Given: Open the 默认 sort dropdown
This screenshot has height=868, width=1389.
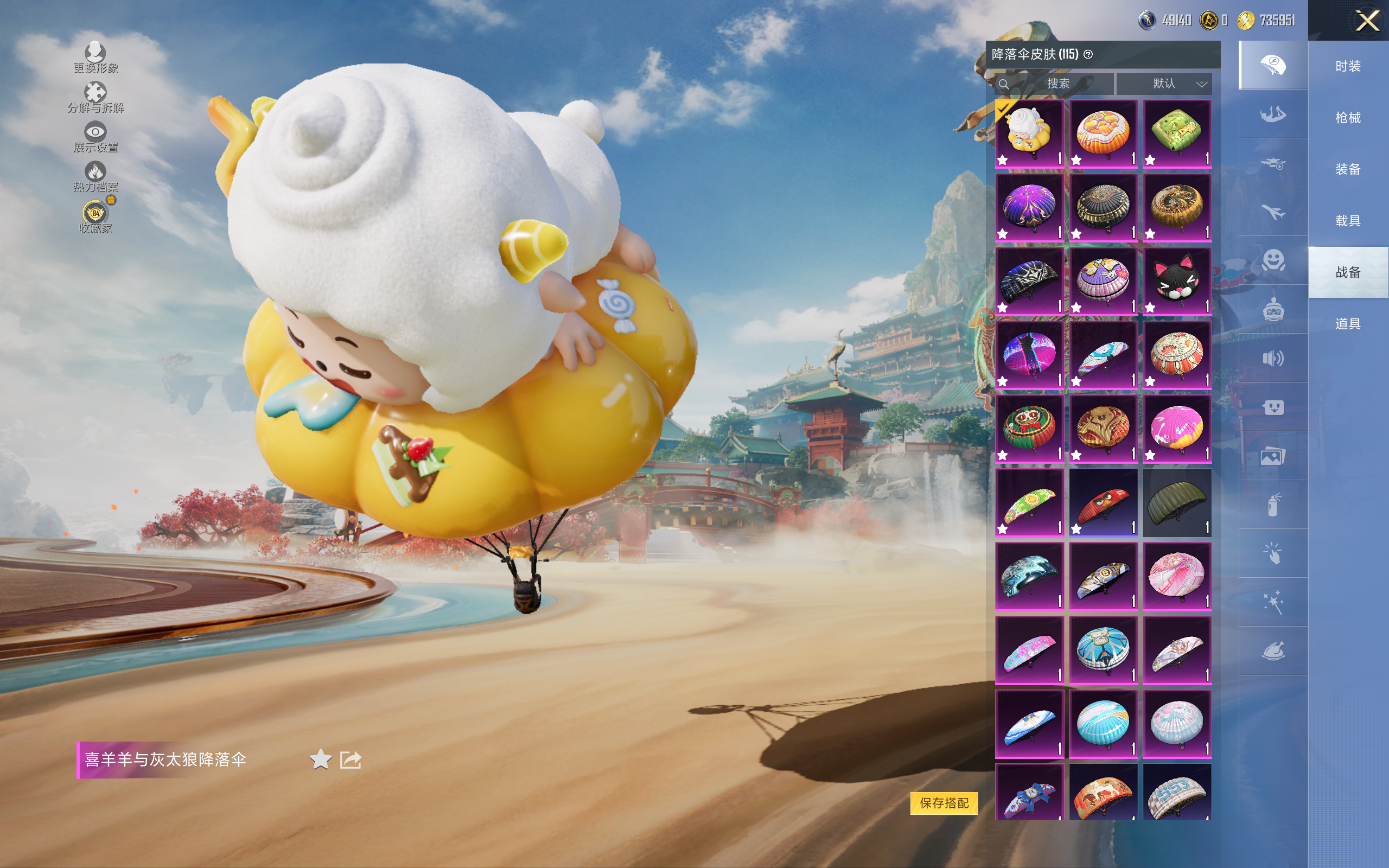Looking at the screenshot, I should [x=1165, y=84].
